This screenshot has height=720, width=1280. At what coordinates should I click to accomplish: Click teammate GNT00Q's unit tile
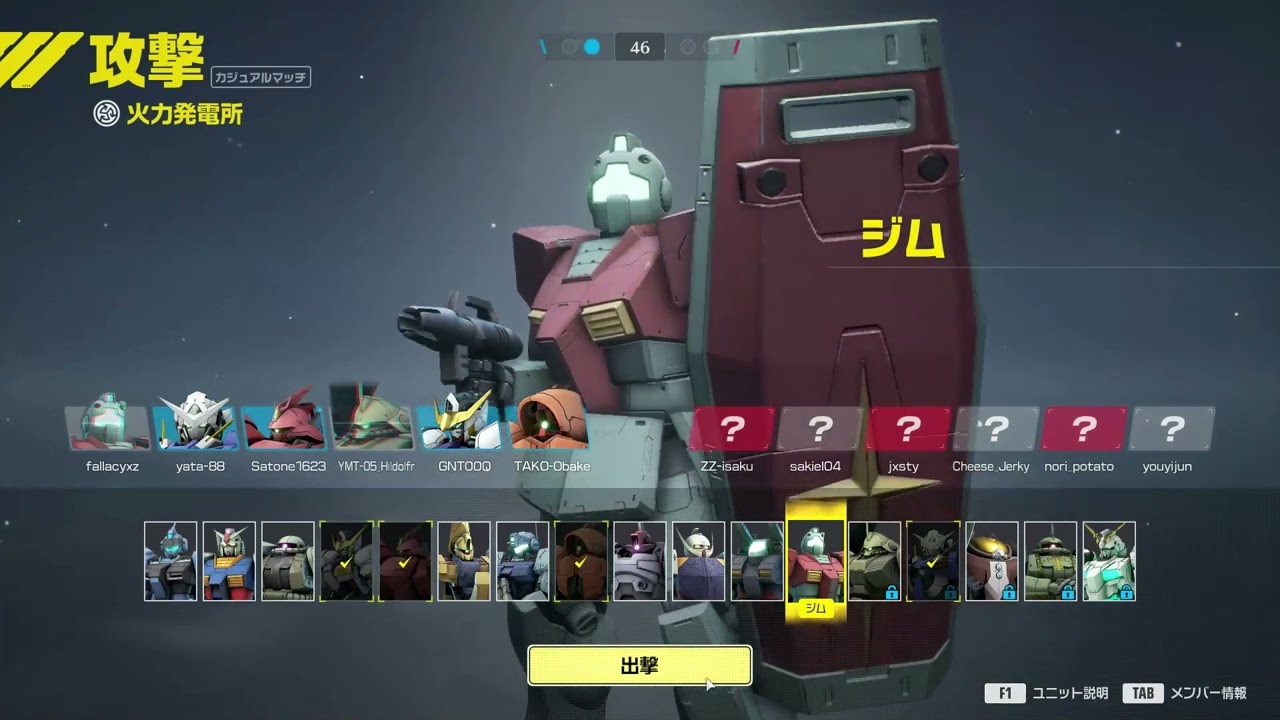point(462,428)
